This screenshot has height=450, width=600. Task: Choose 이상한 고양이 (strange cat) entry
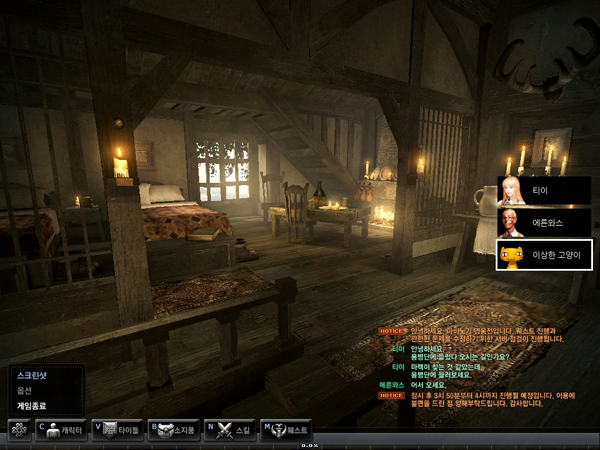pos(544,256)
